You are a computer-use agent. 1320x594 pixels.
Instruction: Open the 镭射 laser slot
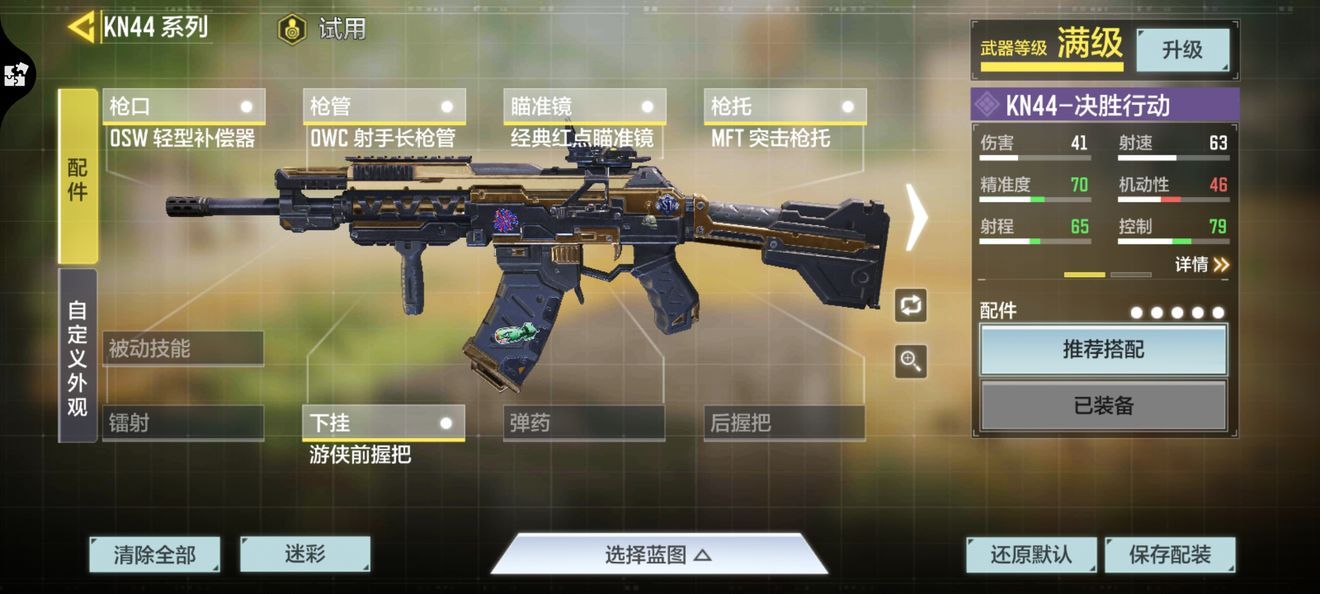pyautogui.click(x=183, y=423)
